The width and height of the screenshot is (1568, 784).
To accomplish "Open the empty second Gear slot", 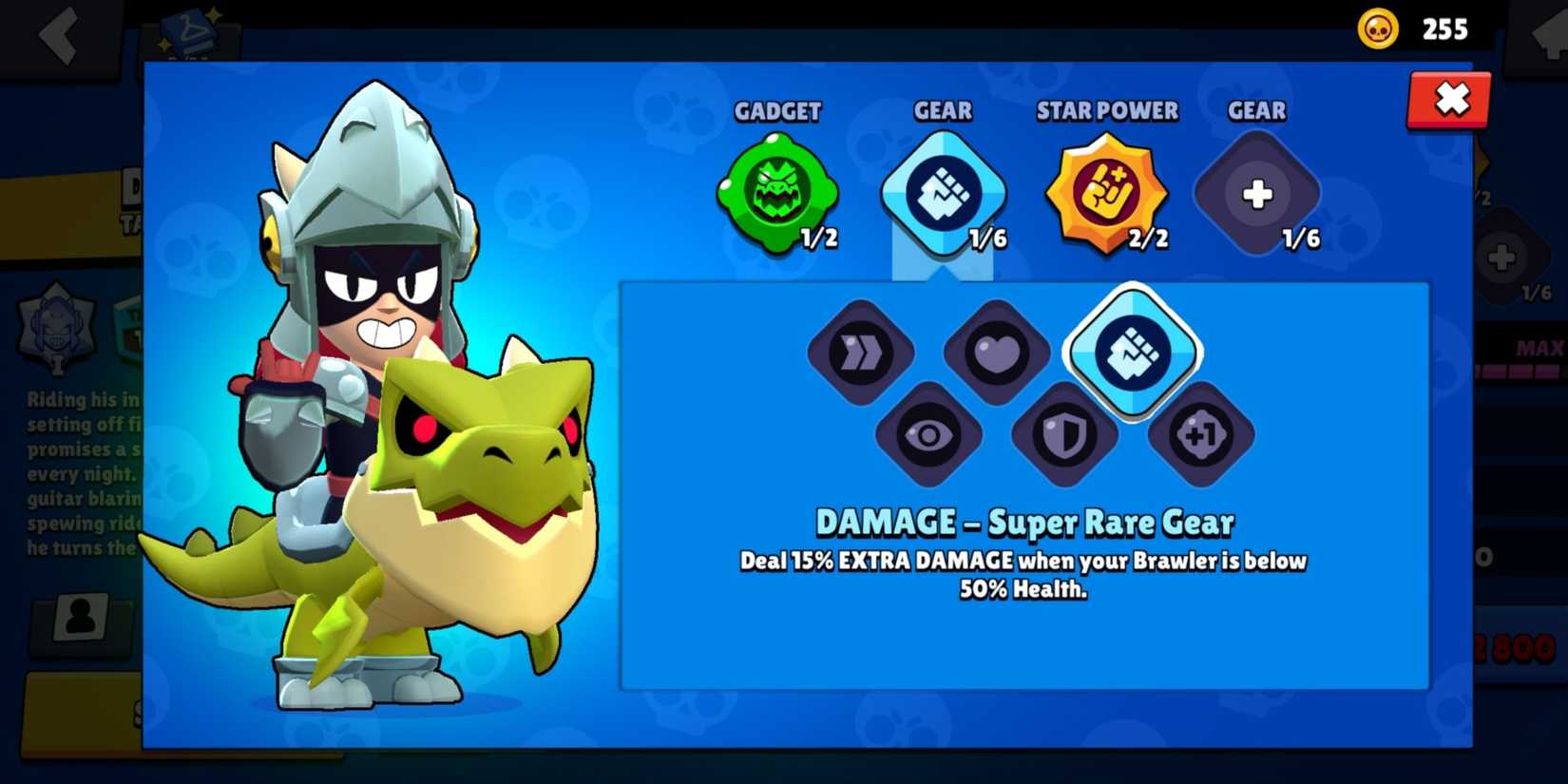I will pyautogui.click(x=1256, y=192).
